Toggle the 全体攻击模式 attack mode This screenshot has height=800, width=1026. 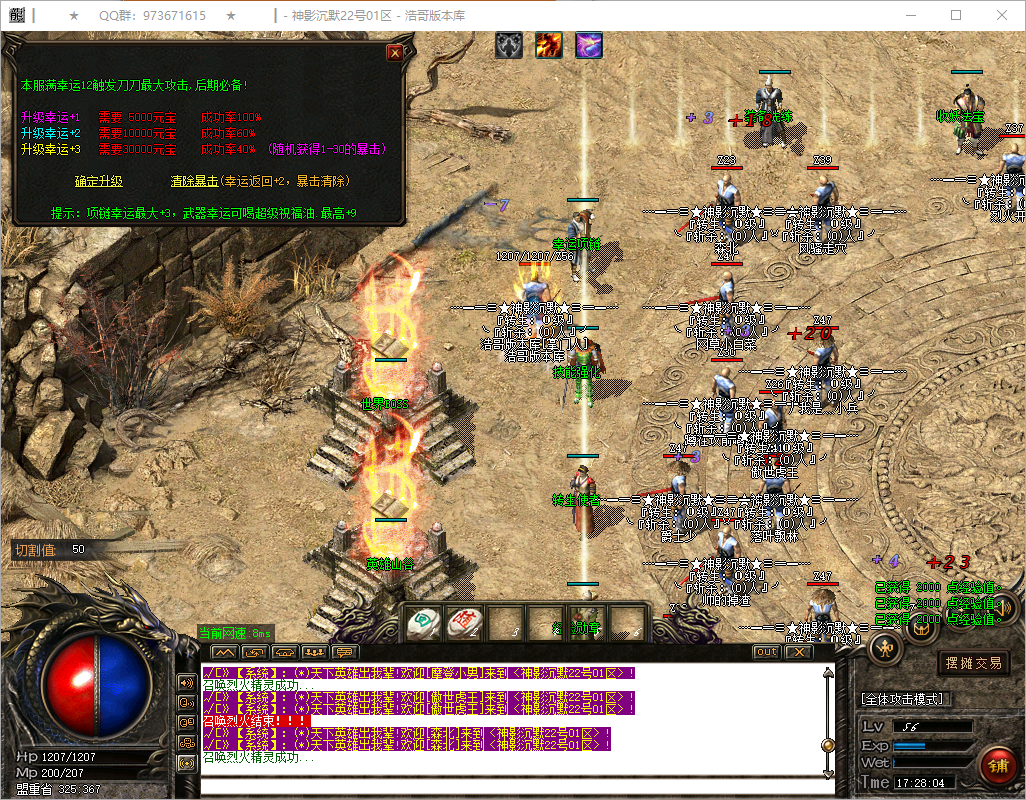(906, 698)
